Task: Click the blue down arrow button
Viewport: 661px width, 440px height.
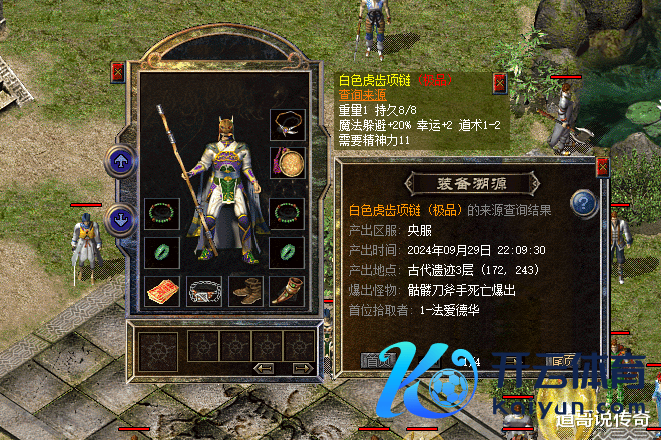Action: 120,220
